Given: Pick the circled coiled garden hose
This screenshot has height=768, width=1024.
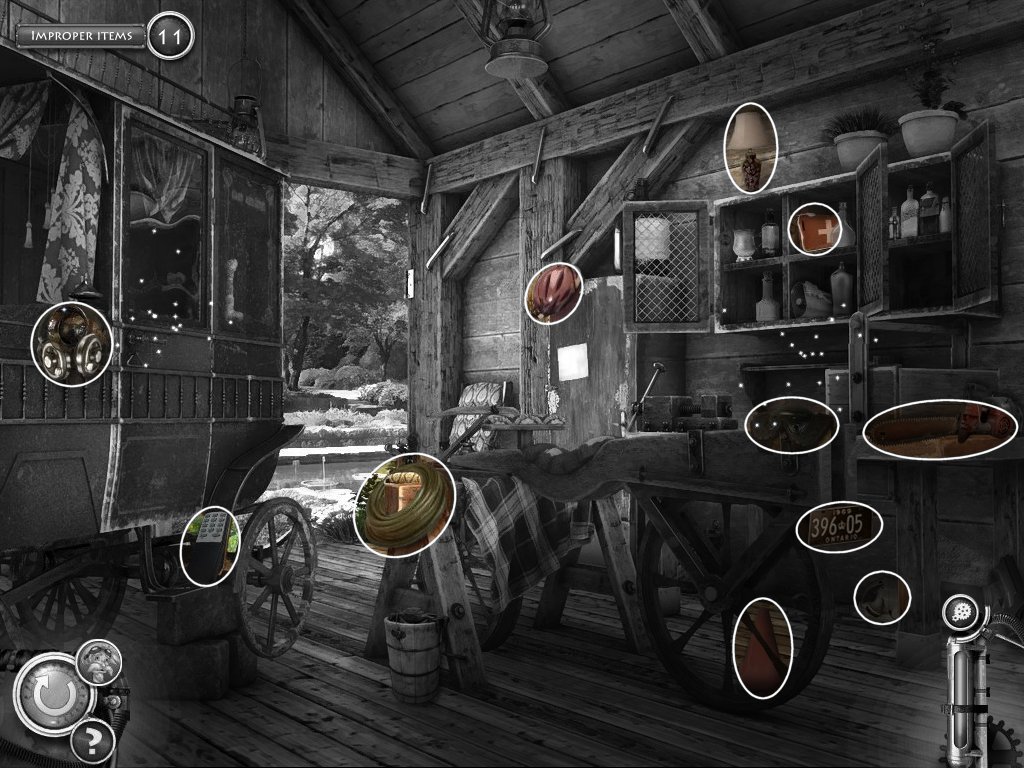Looking at the screenshot, I should tap(404, 505).
